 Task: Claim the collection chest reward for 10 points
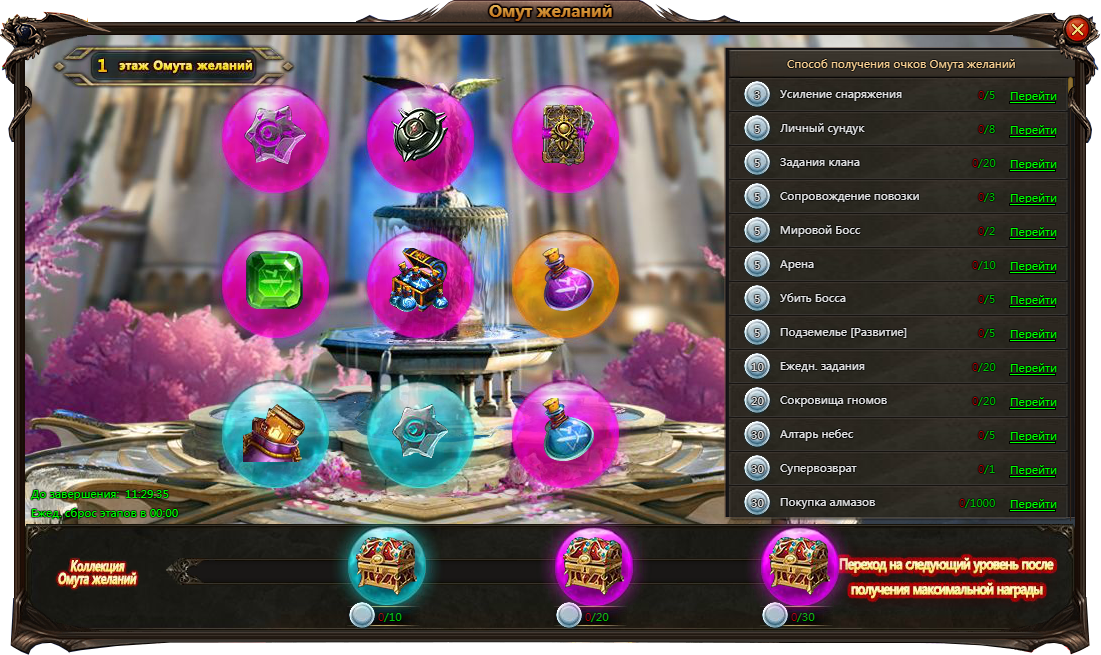pos(387,565)
